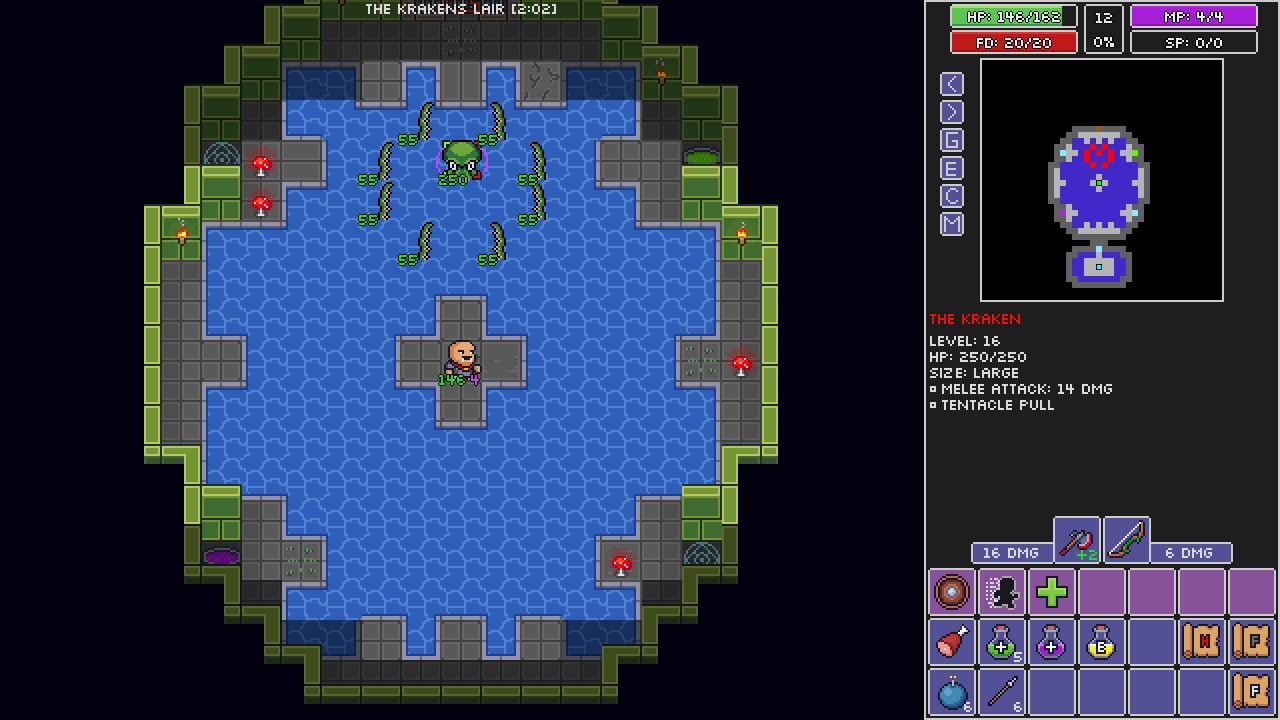Image resolution: width=1280 pixels, height=720 pixels.
Task: Click the left arrow button beside the minimap
Action: [x=952, y=84]
